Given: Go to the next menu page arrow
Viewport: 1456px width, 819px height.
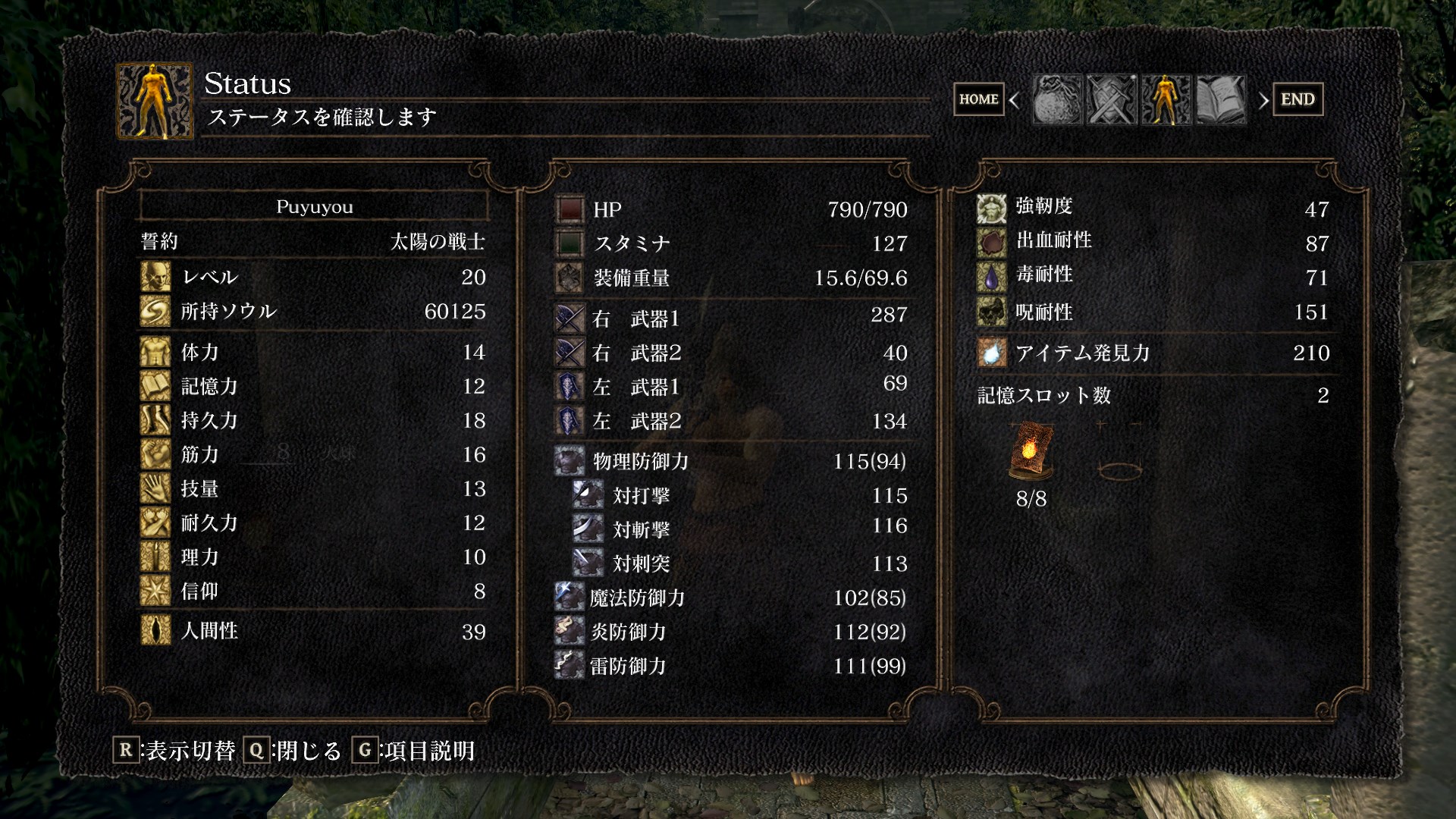Looking at the screenshot, I should 1263,100.
